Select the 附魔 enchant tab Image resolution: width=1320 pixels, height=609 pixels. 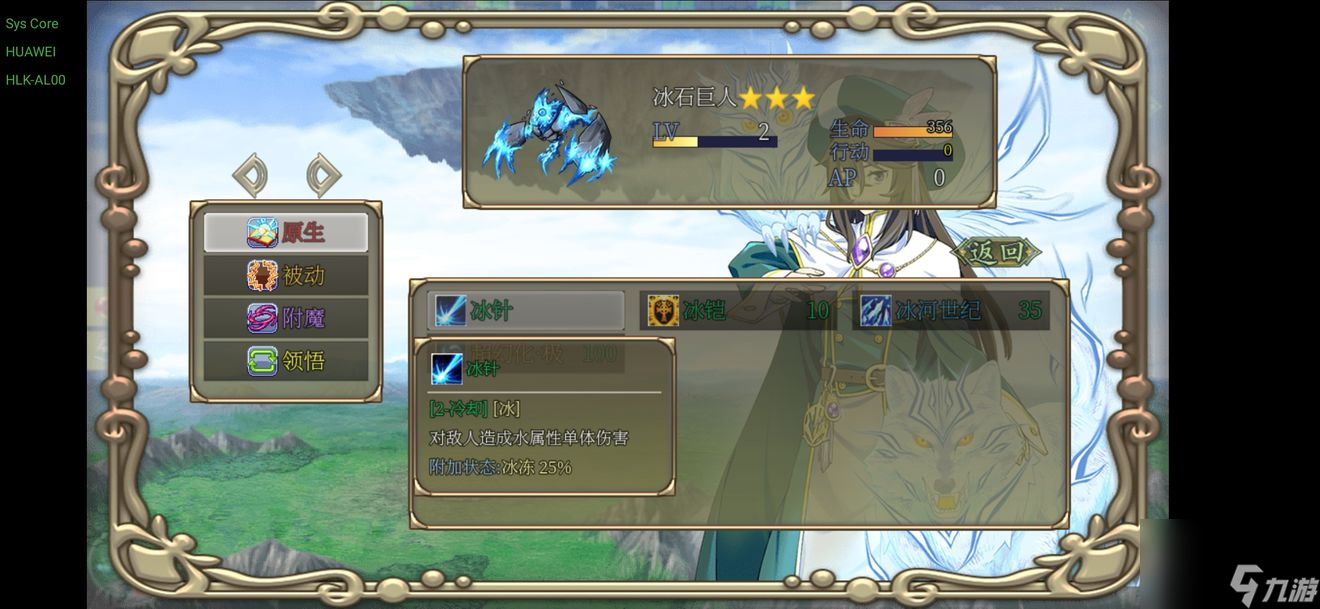click(286, 318)
